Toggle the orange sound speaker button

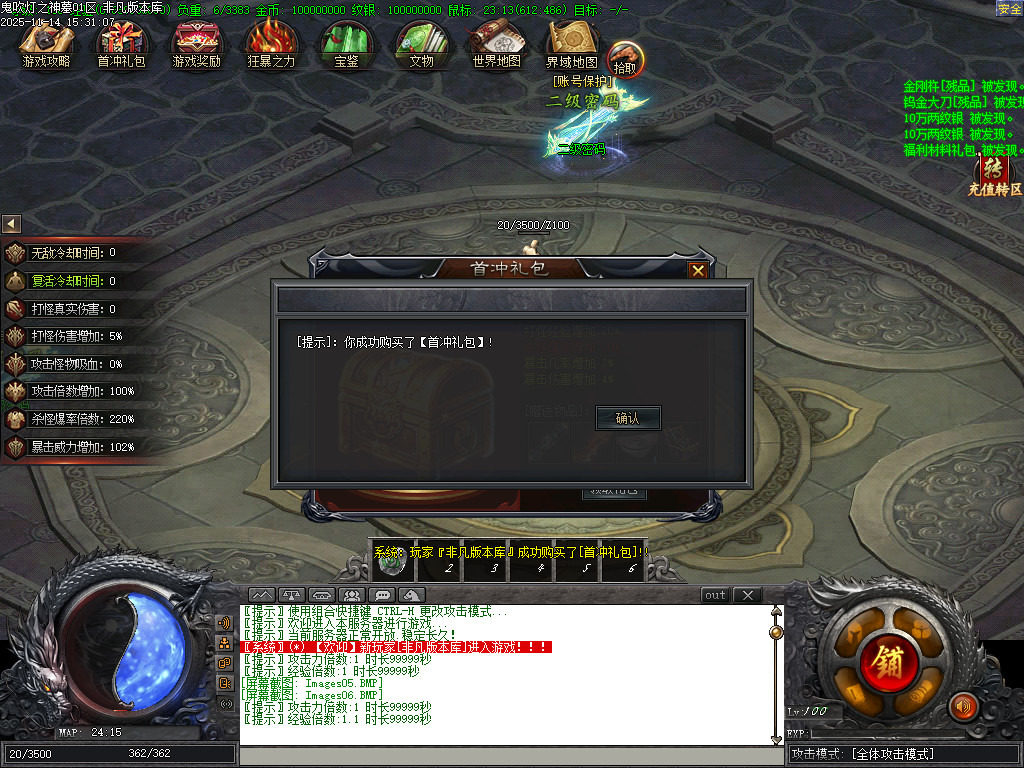click(963, 706)
